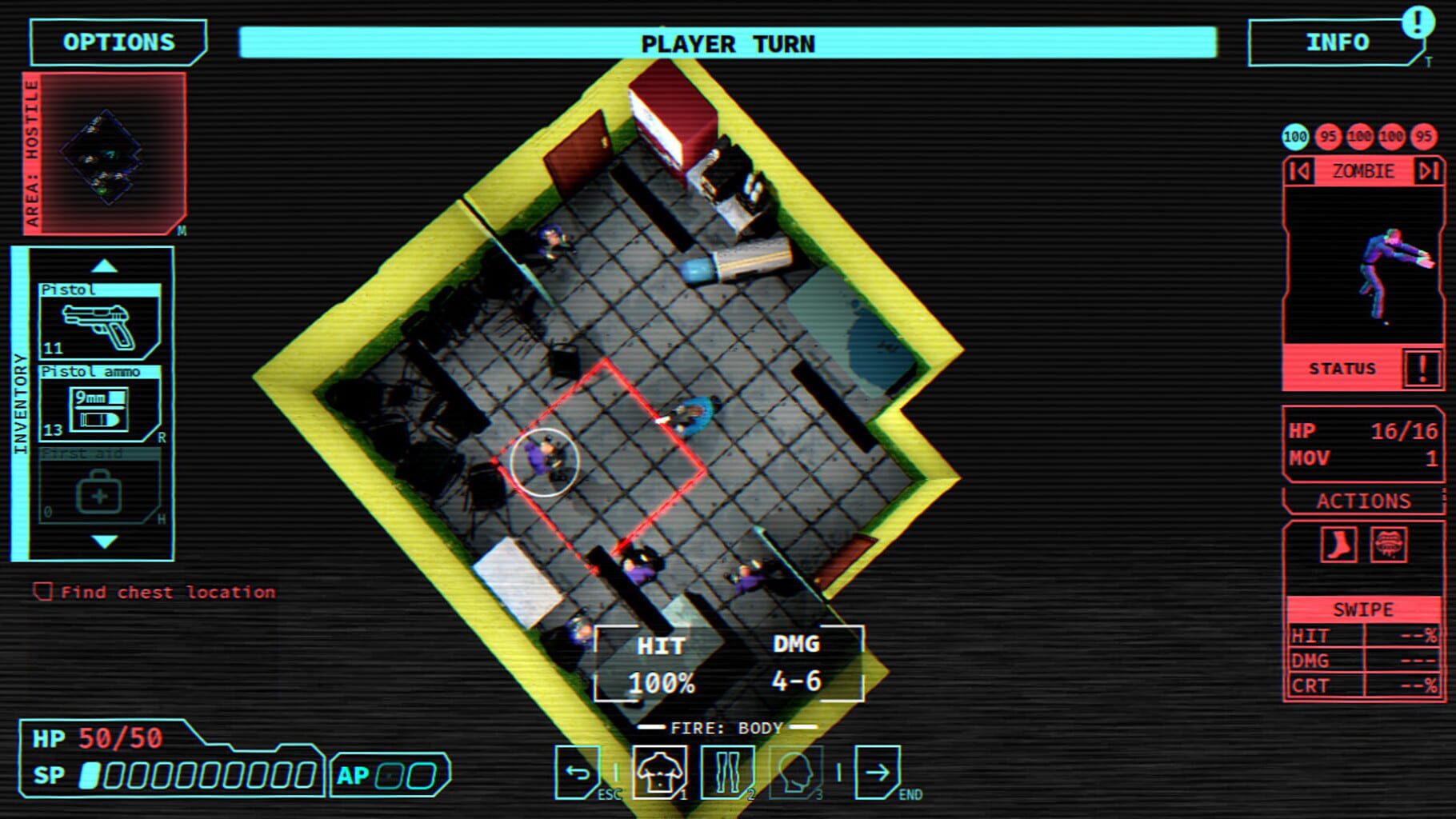1456x819 pixels.
Task: Click the ZOMBIE name label
Action: 1362,170
